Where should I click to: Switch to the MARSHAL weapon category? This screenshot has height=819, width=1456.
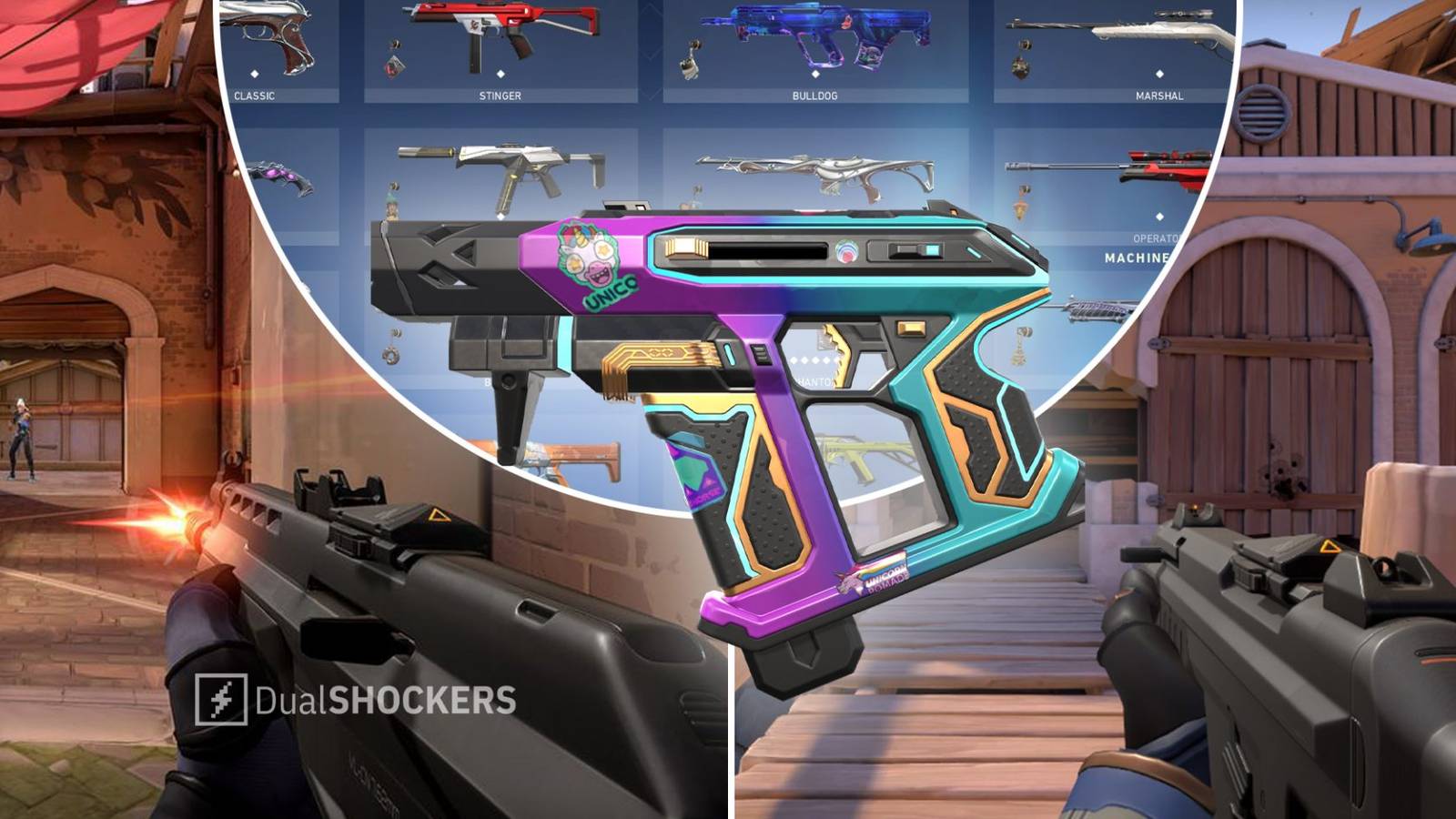[x=1159, y=96]
